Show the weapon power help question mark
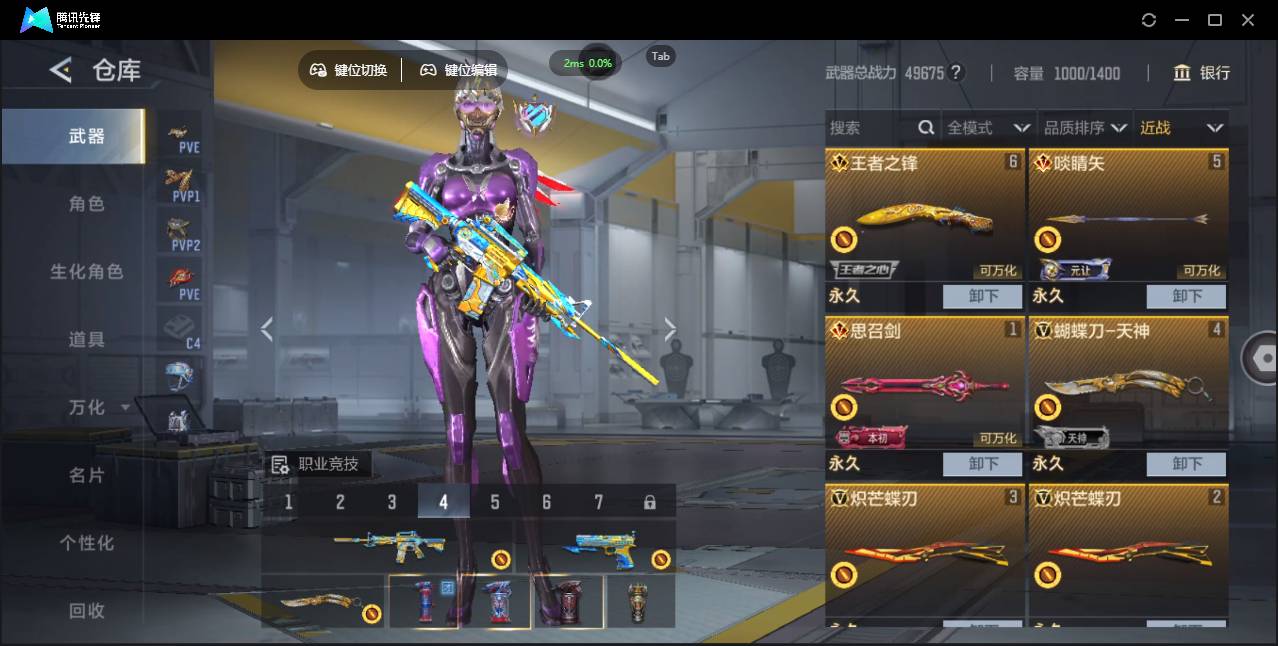Viewport: 1278px width, 646px height. click(x=956, y=73)
